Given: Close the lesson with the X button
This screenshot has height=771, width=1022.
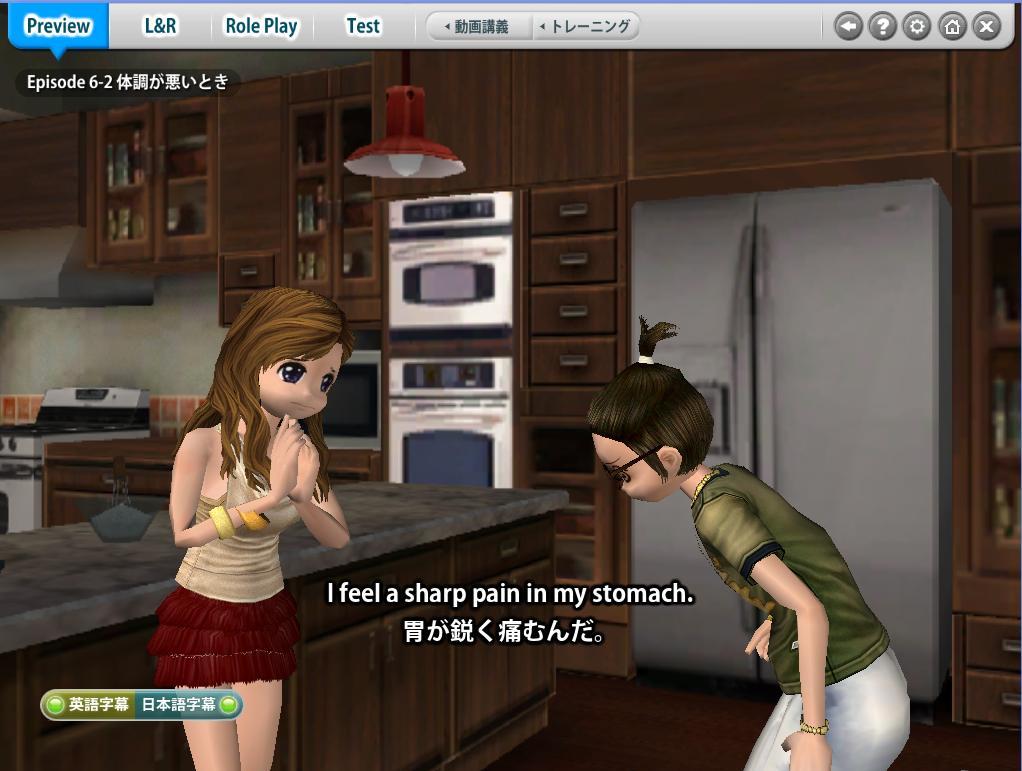Looking at the screenshot, I should tap(986, 27).
